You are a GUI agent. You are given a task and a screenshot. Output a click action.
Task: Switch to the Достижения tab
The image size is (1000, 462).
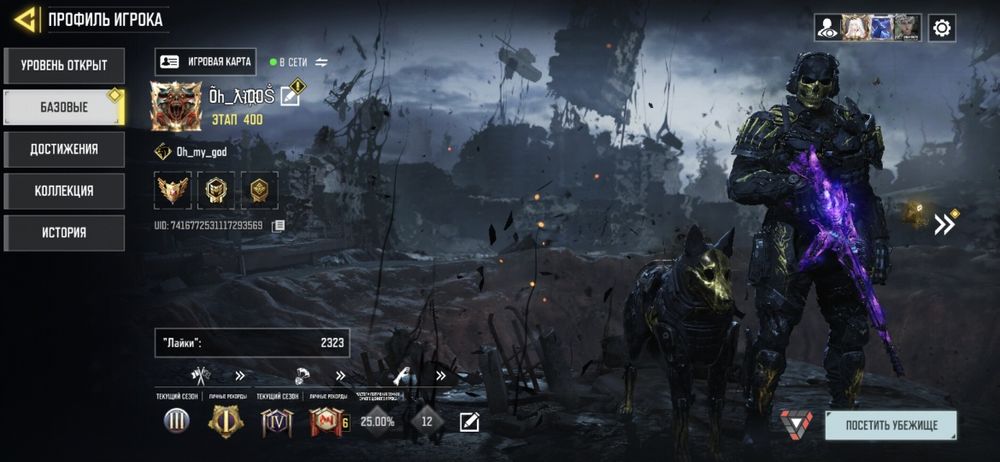pyautogui.click(x=64, y=149)
